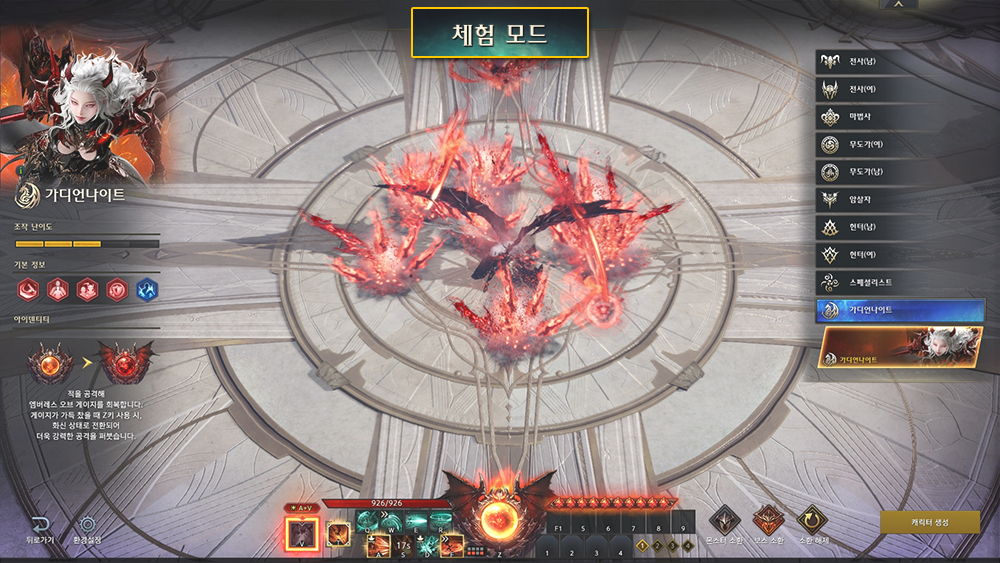Collapse the class list with the top arrow
Screen dimensions: 1000x563
[x=899, y=5]
